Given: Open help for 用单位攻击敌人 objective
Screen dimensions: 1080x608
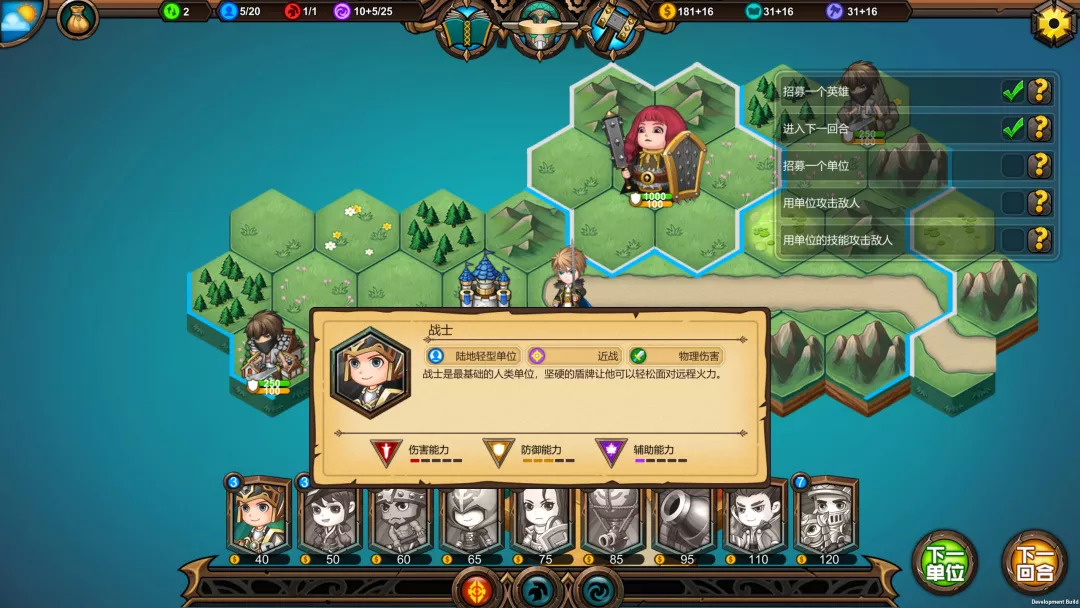Looking at the screenshot, I should 1040,203.
